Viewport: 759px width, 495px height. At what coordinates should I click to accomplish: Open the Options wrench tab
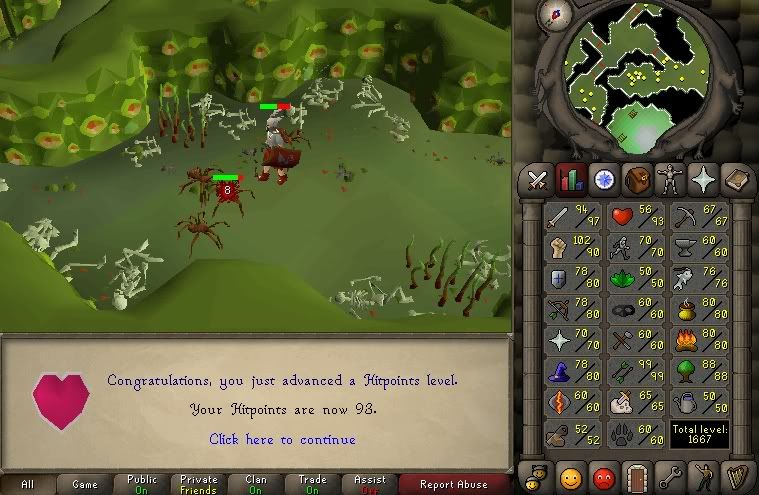click(669, 475)
